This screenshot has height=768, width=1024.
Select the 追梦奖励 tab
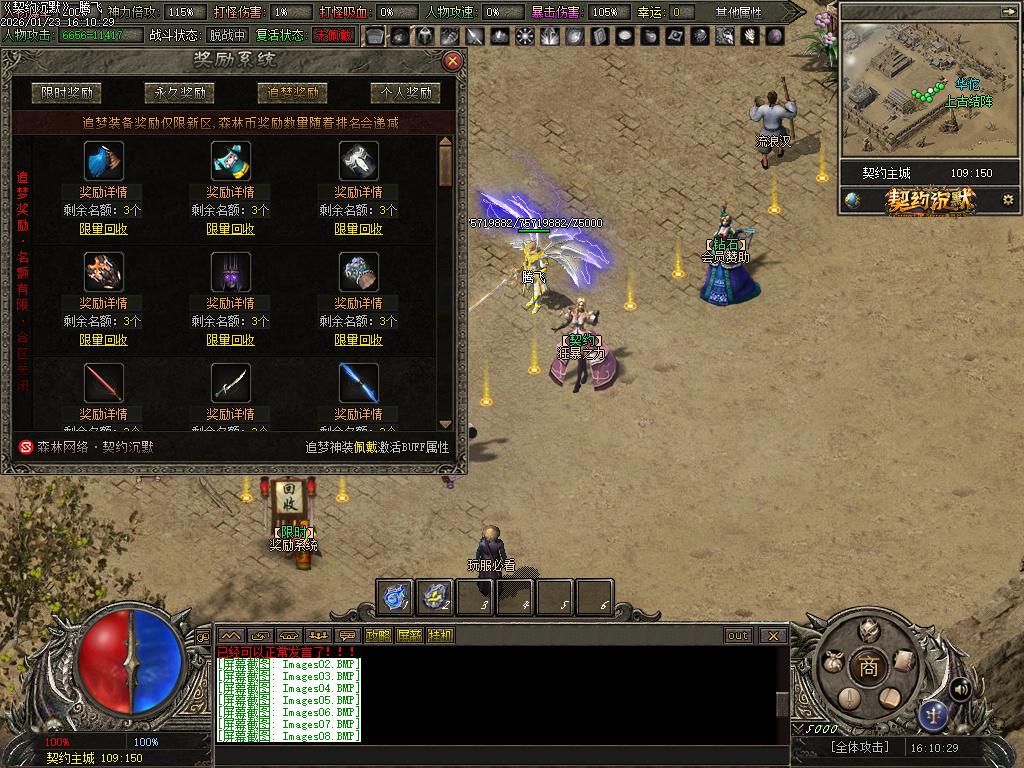[x=292, y=93]
